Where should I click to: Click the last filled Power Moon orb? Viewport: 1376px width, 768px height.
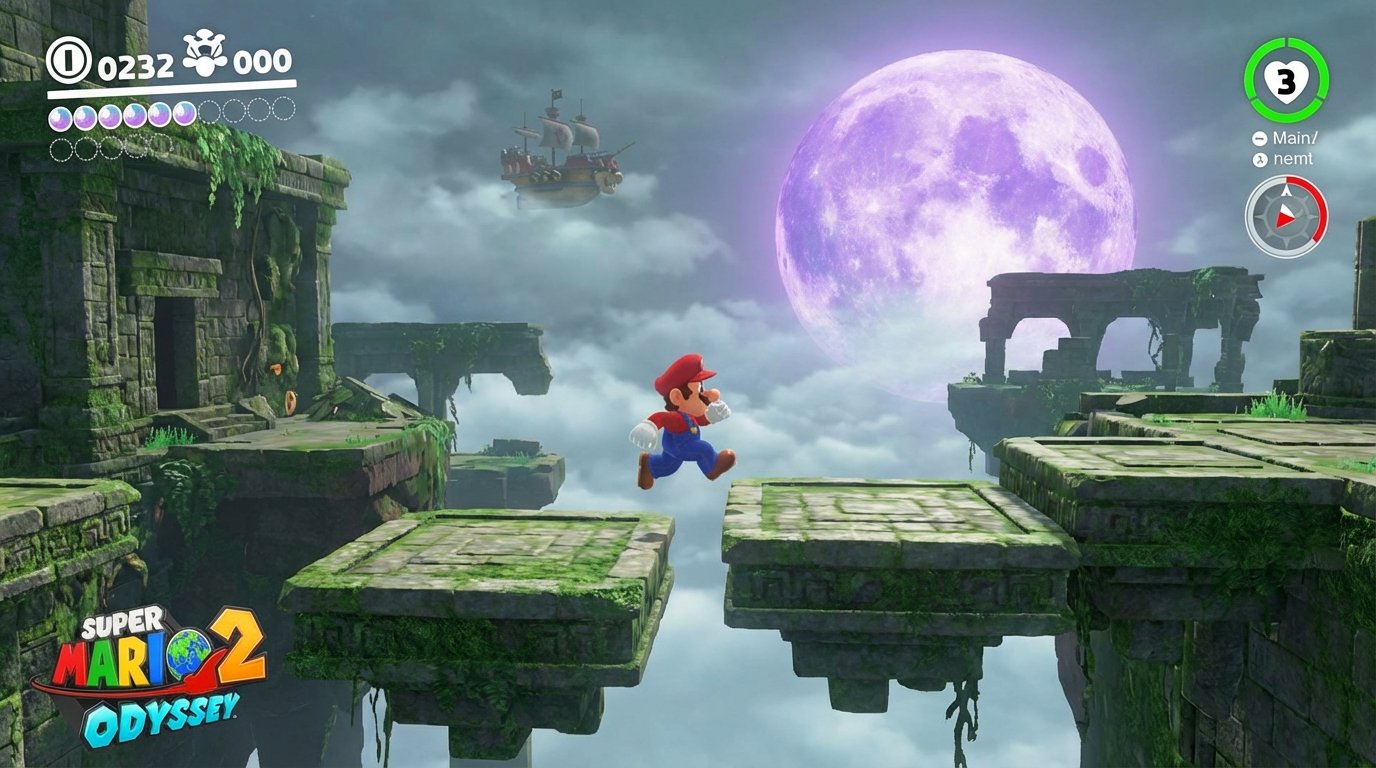184,115
